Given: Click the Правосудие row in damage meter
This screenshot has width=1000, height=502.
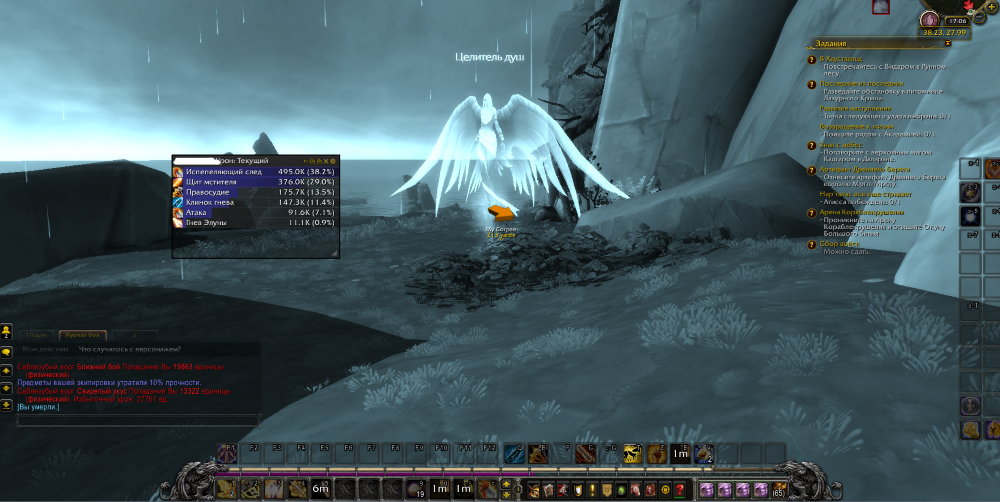Looking at the screenshot, I should (255, 192).
